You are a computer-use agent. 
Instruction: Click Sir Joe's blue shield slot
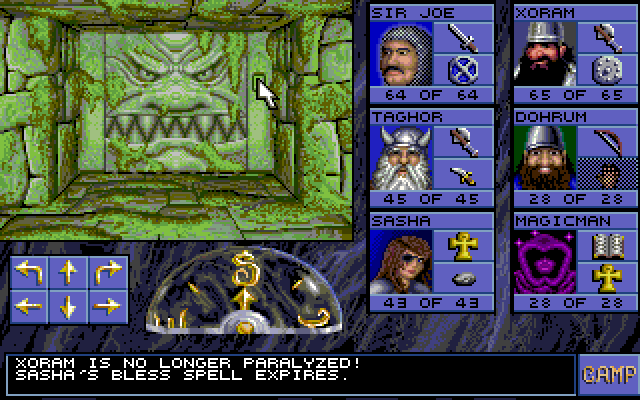464,70
